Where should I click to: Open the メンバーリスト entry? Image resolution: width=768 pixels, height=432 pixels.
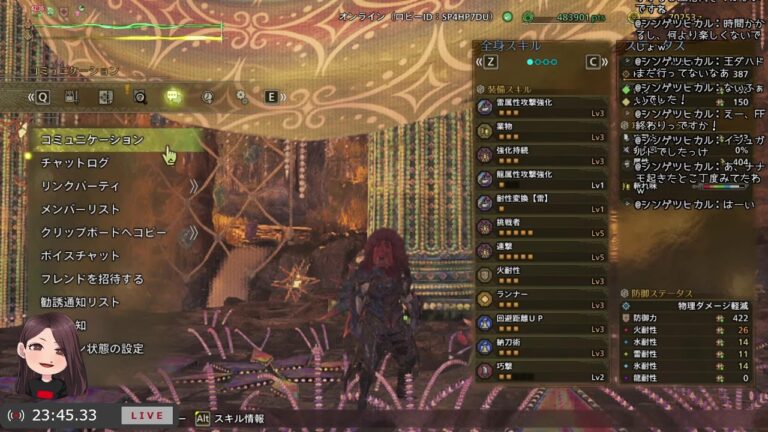tap(80, 209)
